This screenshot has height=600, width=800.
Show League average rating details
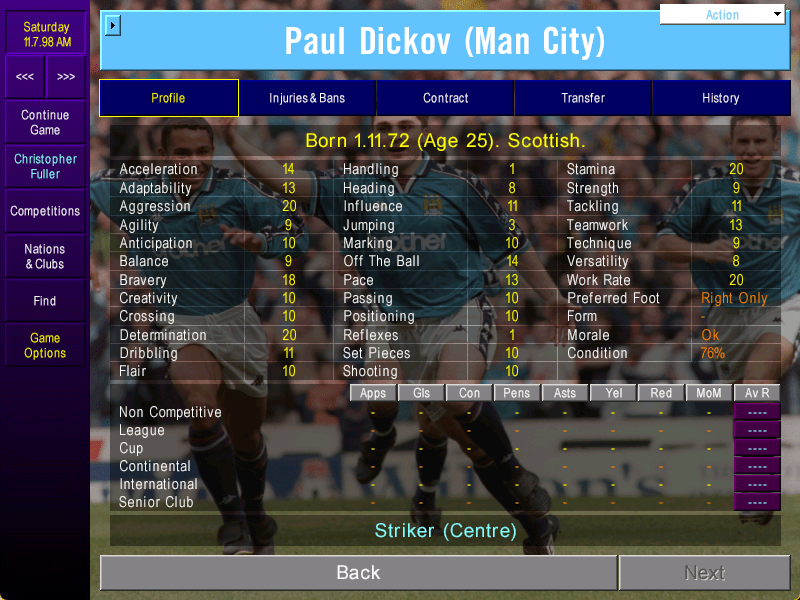click(757, 430)
